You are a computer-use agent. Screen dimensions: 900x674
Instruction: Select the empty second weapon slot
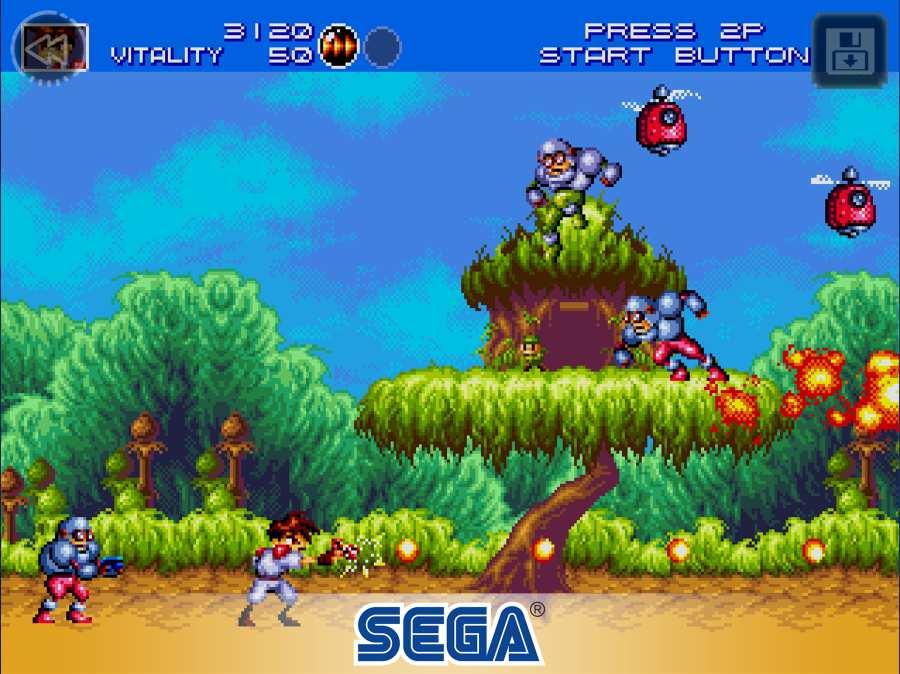[382, 47]
